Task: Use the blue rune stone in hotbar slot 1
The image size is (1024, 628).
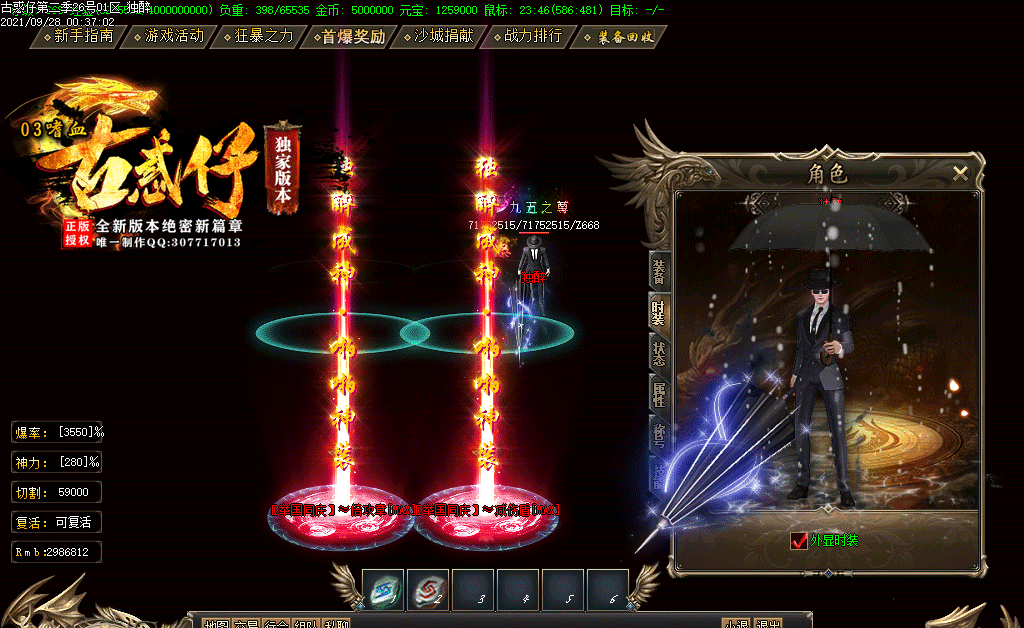Action: point(383,590)
